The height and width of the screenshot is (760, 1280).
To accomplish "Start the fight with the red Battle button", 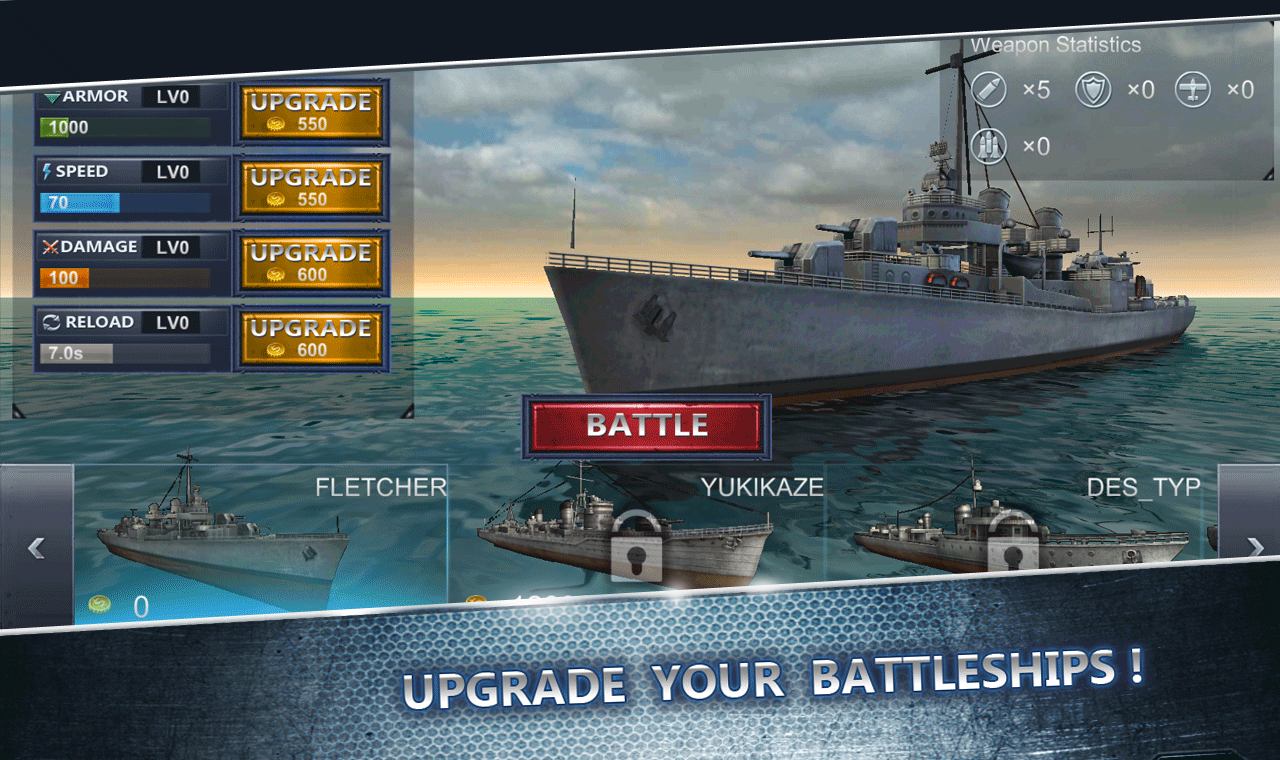I will (x=646, y=425).
